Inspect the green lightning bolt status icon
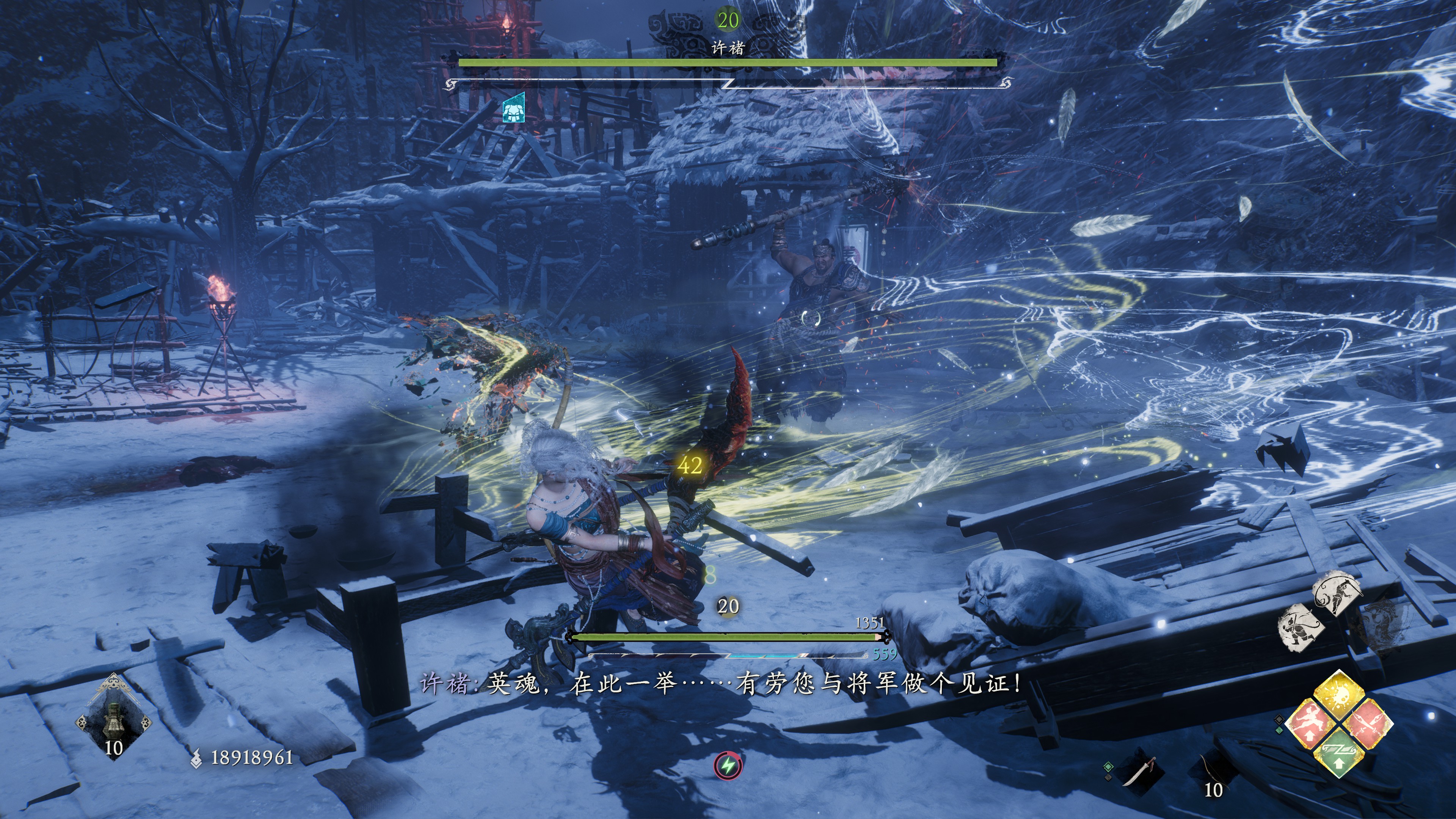Image resolution: width=1456 pixels, height=819 pixels. coord(728,766)
